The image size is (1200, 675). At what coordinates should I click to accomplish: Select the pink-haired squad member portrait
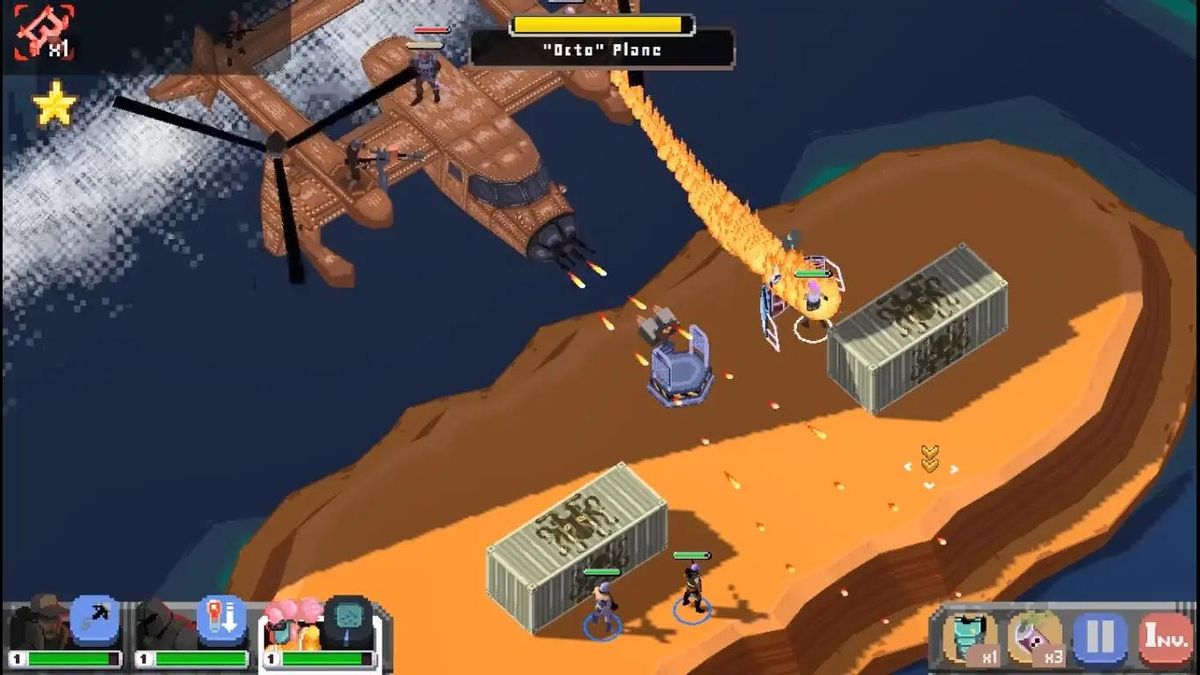292,623
